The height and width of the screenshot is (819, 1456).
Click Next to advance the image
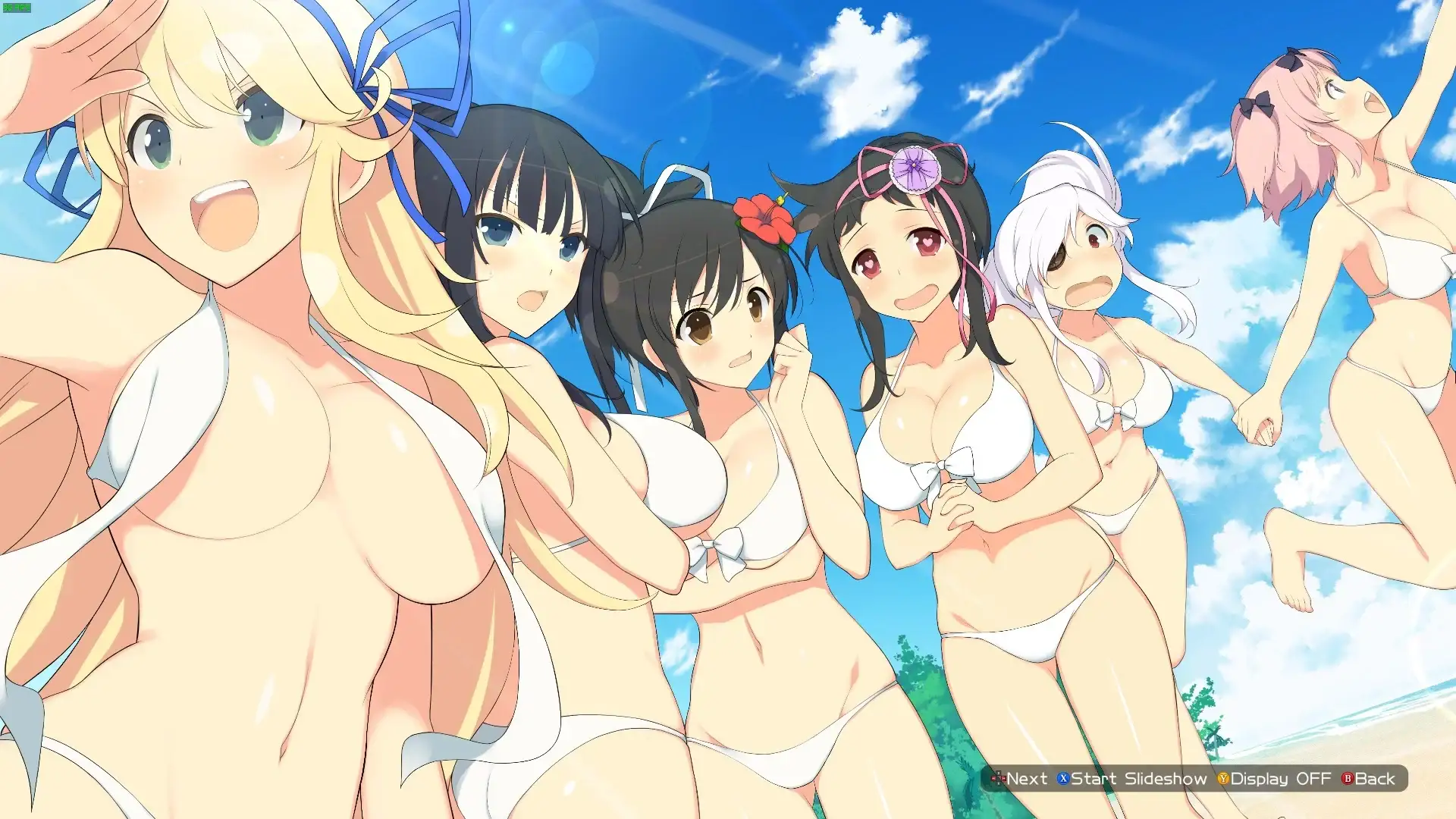tap(1028, 778)
